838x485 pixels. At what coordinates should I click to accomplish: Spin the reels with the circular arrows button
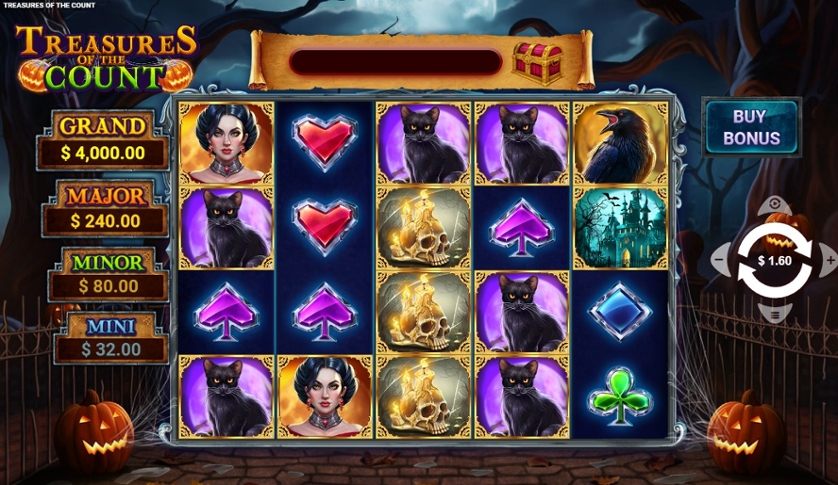tap(773, 261)
